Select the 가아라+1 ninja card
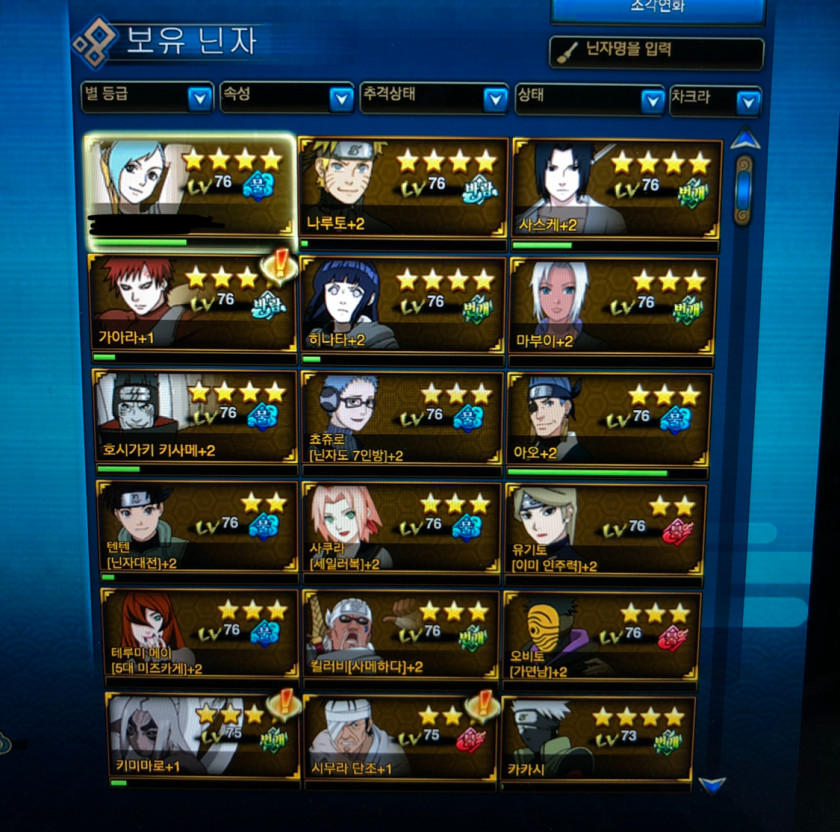This screenshot has width=840, height=832. 192,303
